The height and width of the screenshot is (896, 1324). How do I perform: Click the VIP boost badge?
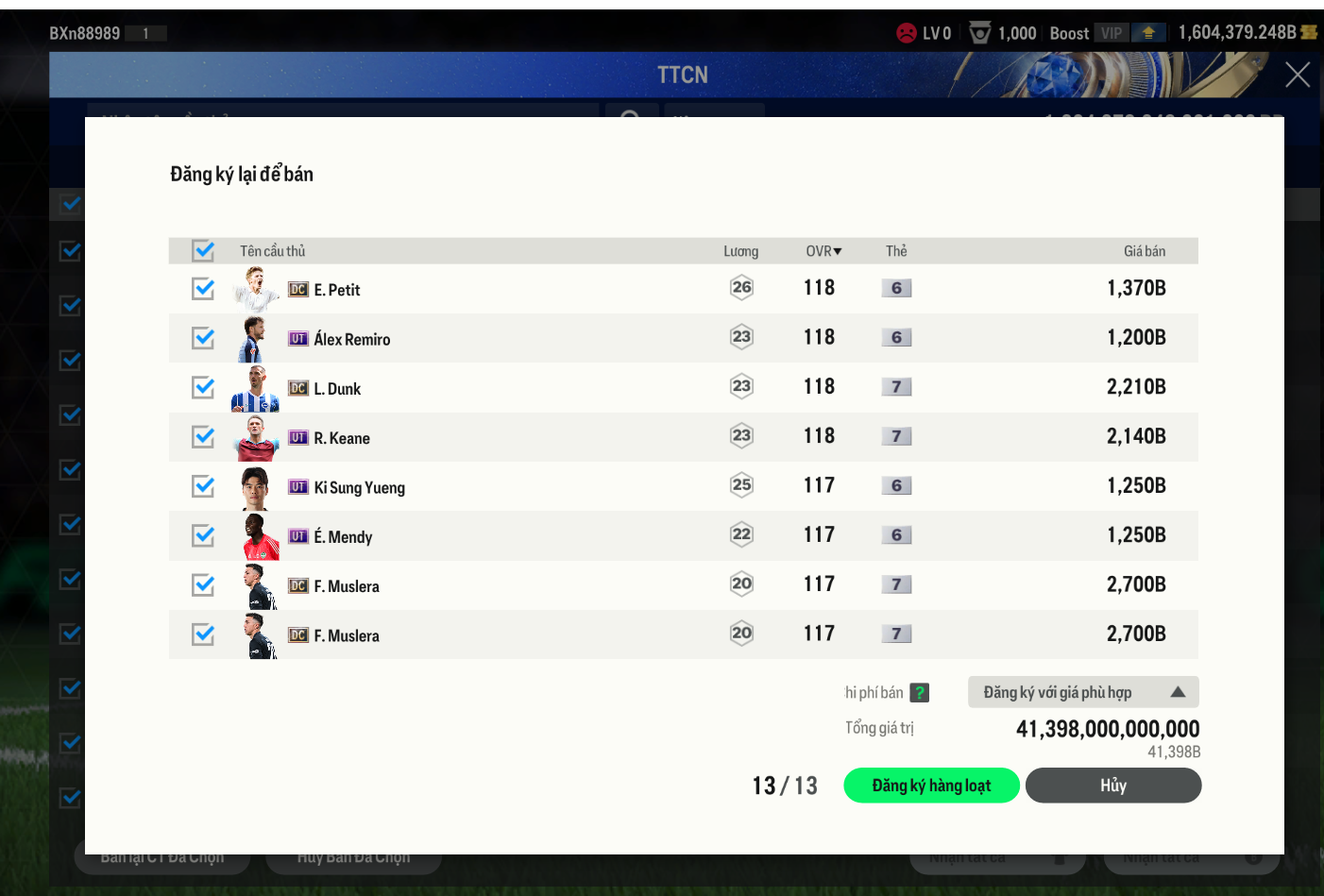[x=1112, y=33]
